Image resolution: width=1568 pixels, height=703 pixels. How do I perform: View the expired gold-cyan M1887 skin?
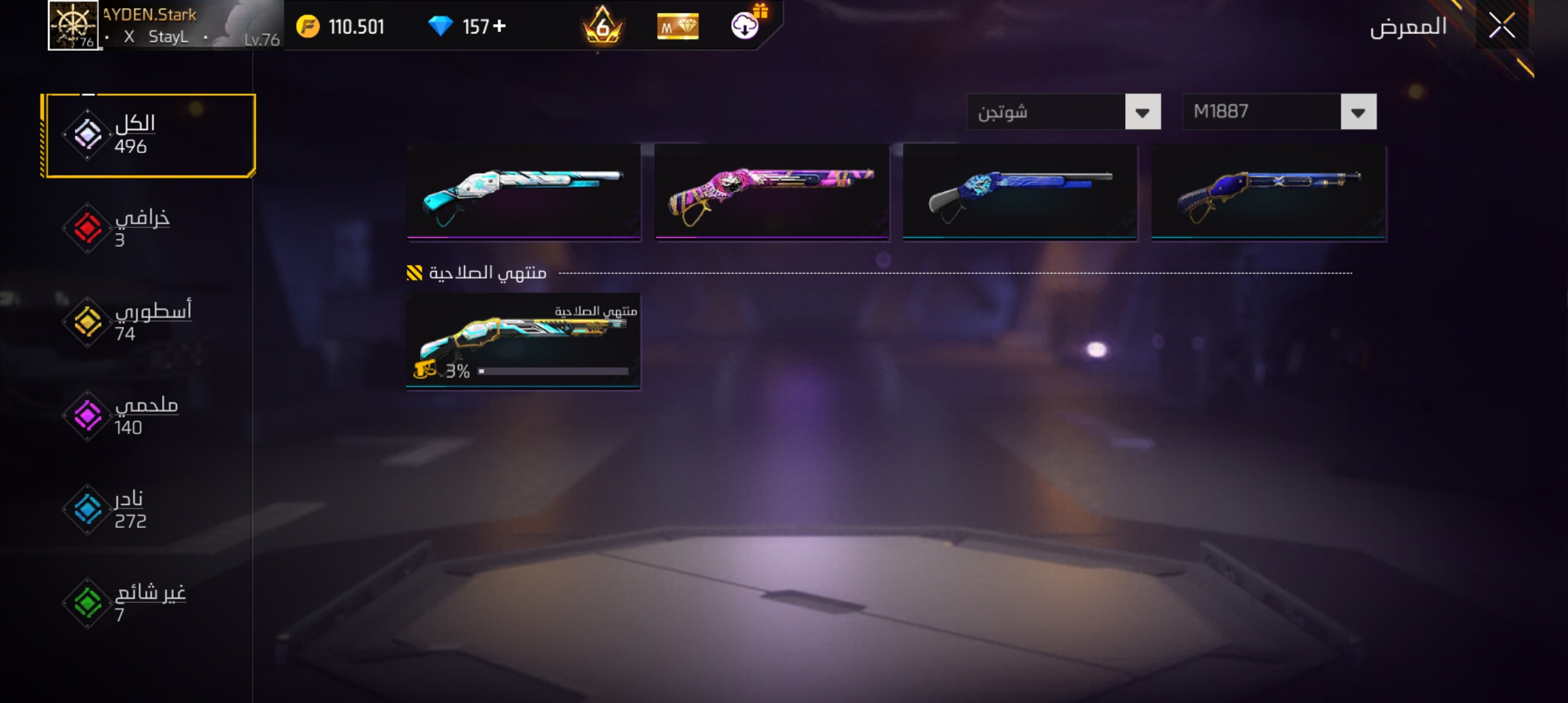[523, 340]
